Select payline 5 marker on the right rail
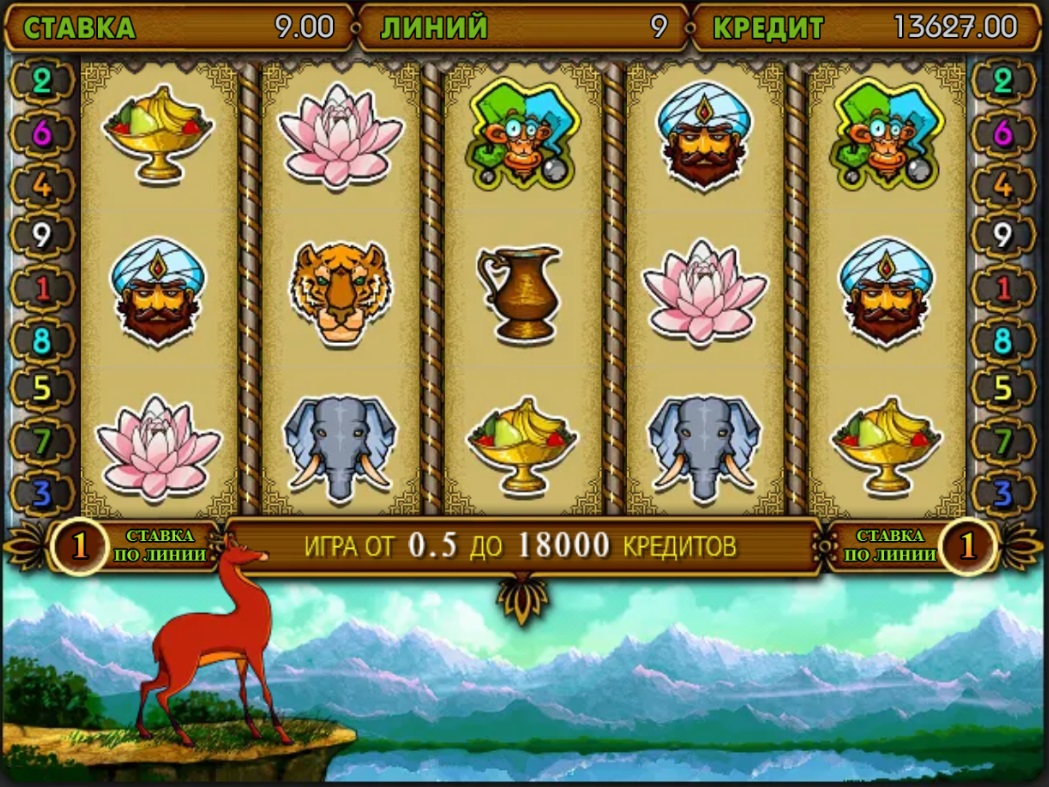This screenshot has width=1049, height=787. coord(1004,389)
